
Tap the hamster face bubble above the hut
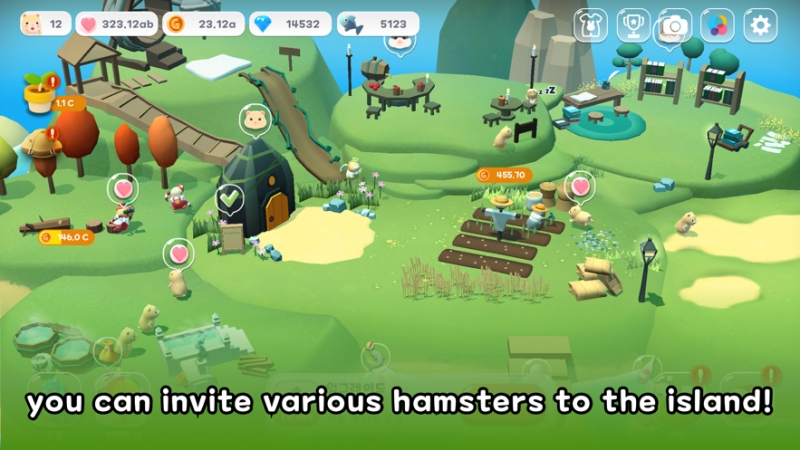[255, 120]
